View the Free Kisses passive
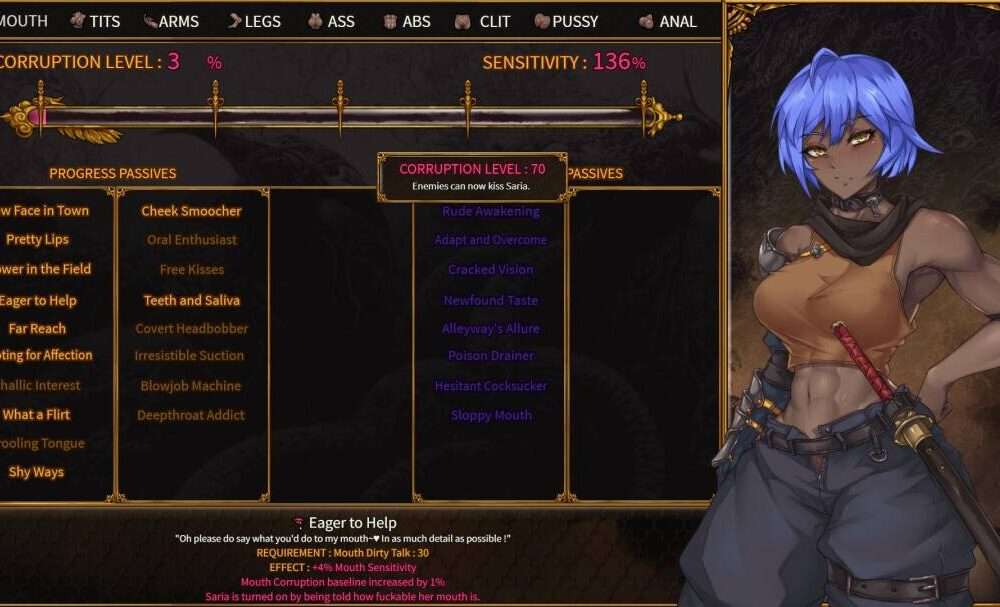 191,269
